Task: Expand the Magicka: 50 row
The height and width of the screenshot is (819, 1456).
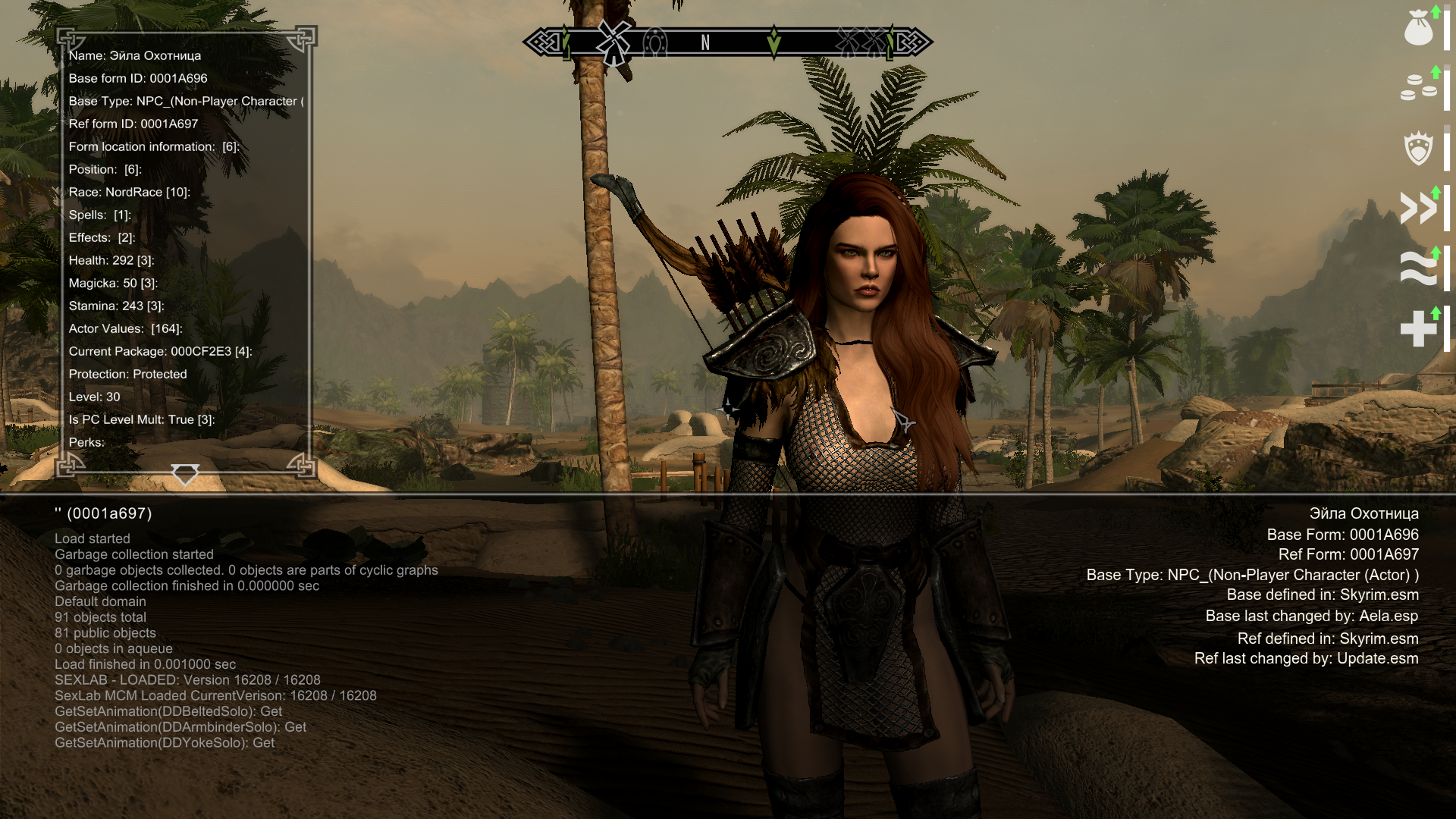Action: click(113, 283)
